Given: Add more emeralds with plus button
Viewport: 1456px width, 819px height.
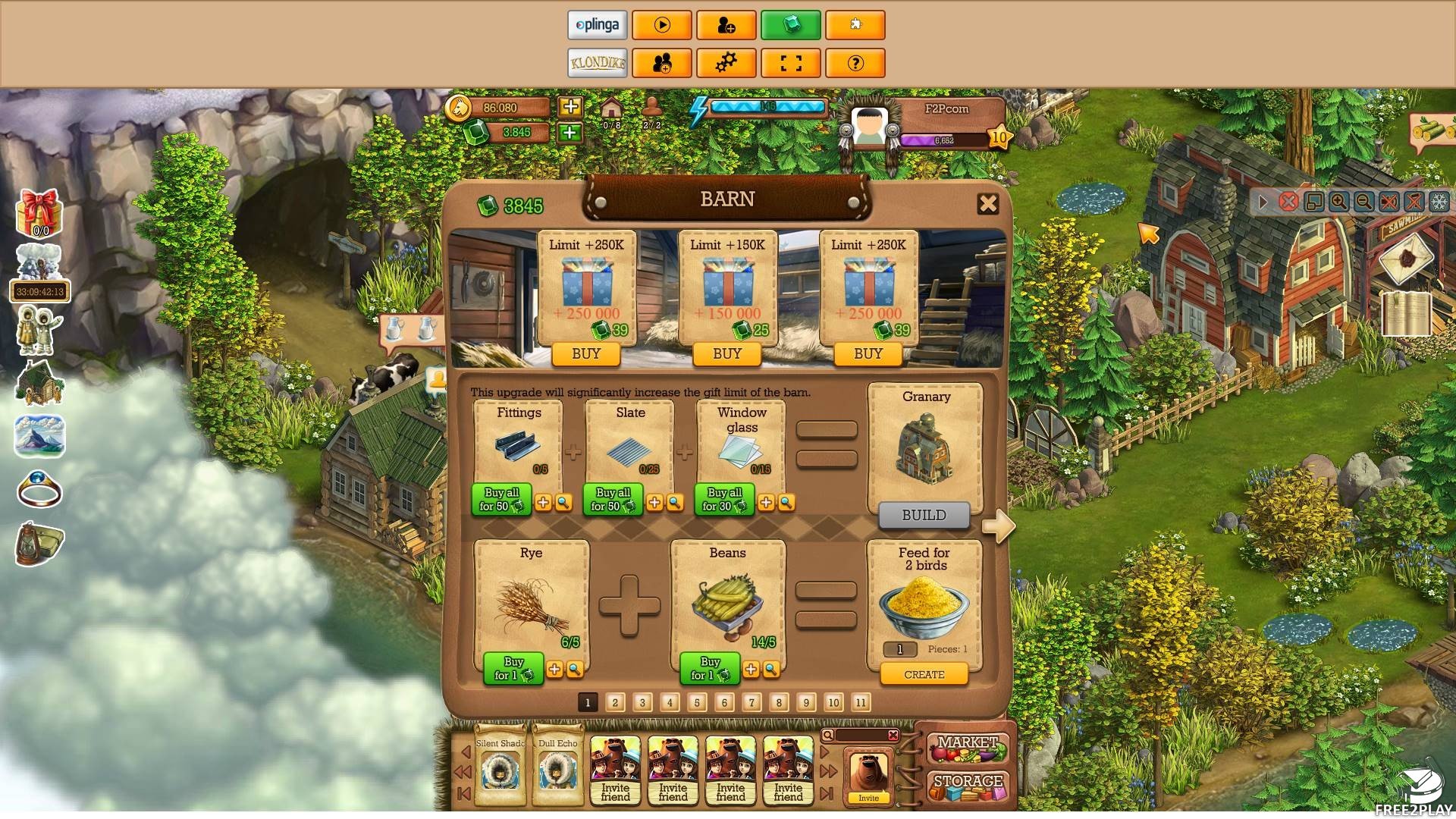Looking at the screenshot, I should coord(570,133).
